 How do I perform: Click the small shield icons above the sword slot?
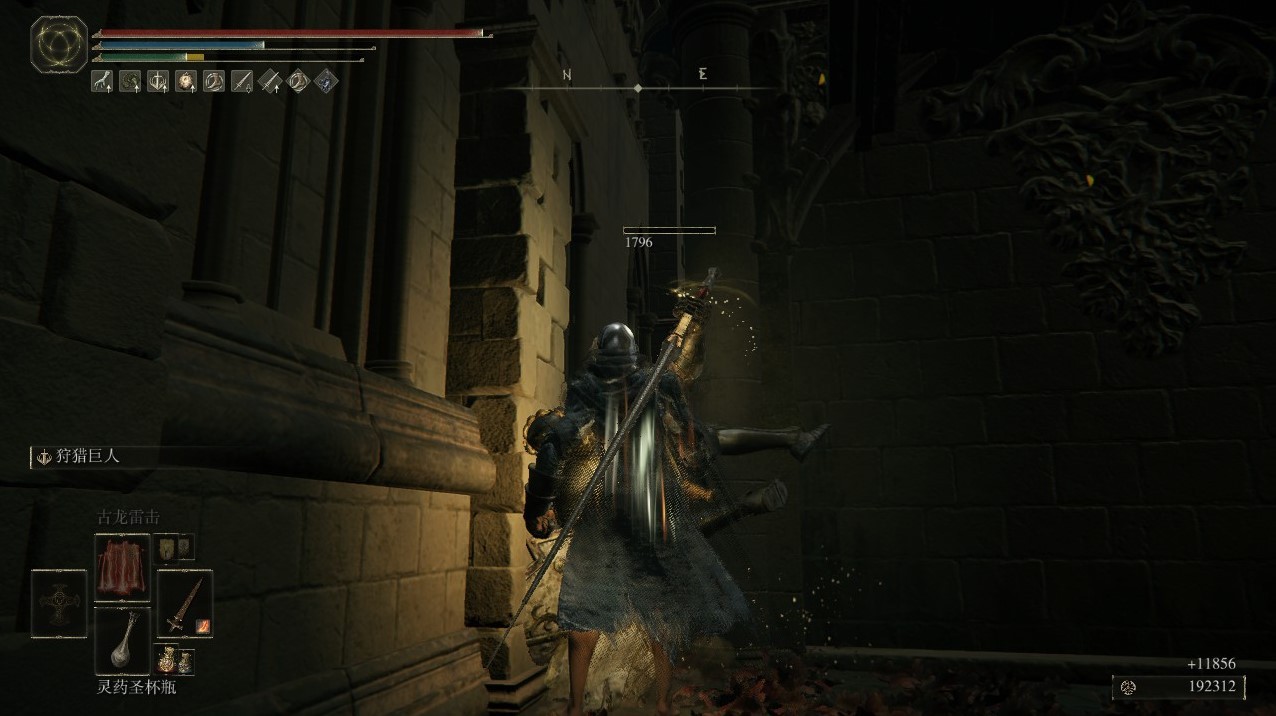[177, 546]
